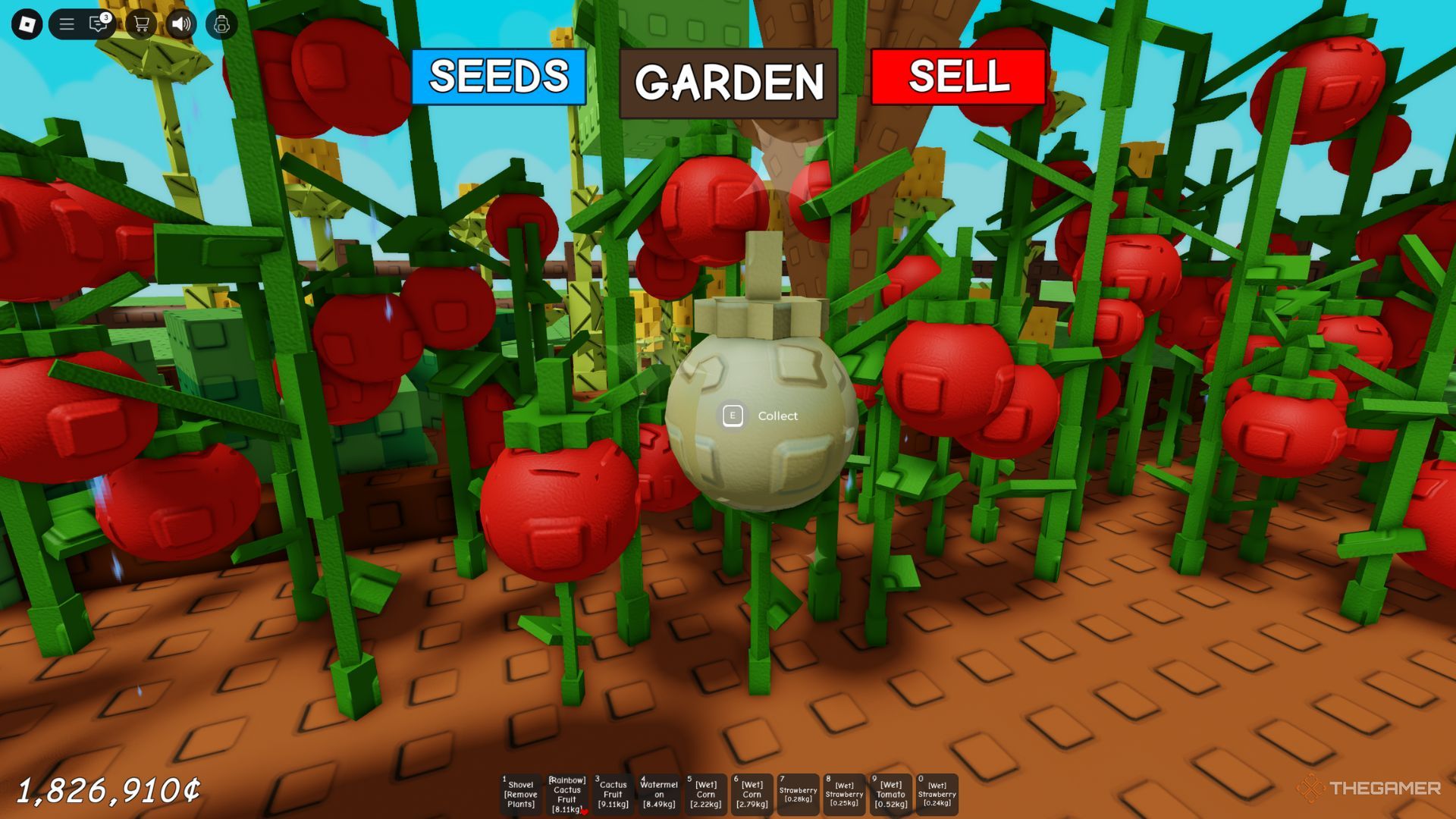
Task: Select the Strawberry 0.28kg slot
Action: tap(798, 794)
